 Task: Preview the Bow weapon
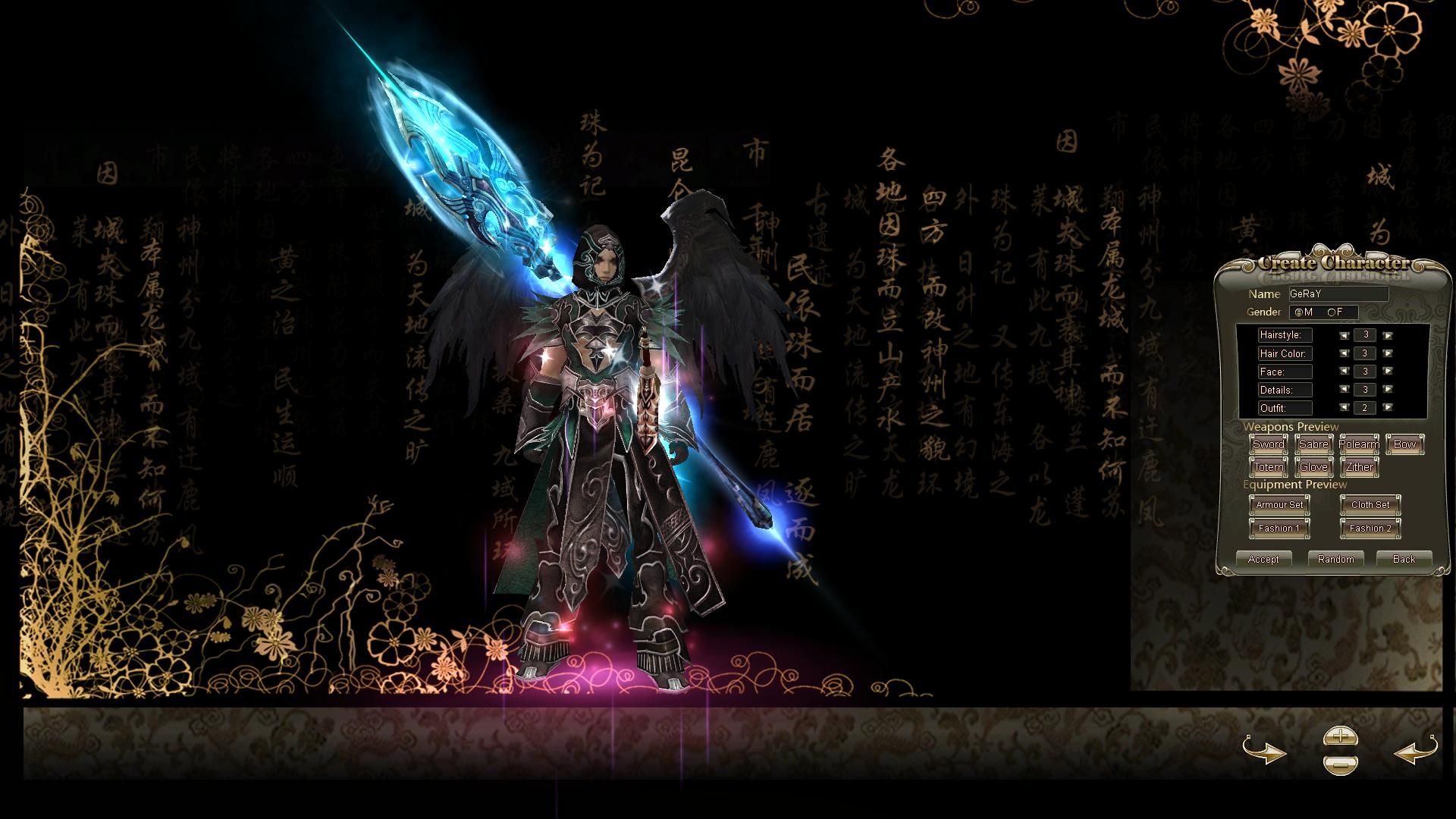point(1404,444)
